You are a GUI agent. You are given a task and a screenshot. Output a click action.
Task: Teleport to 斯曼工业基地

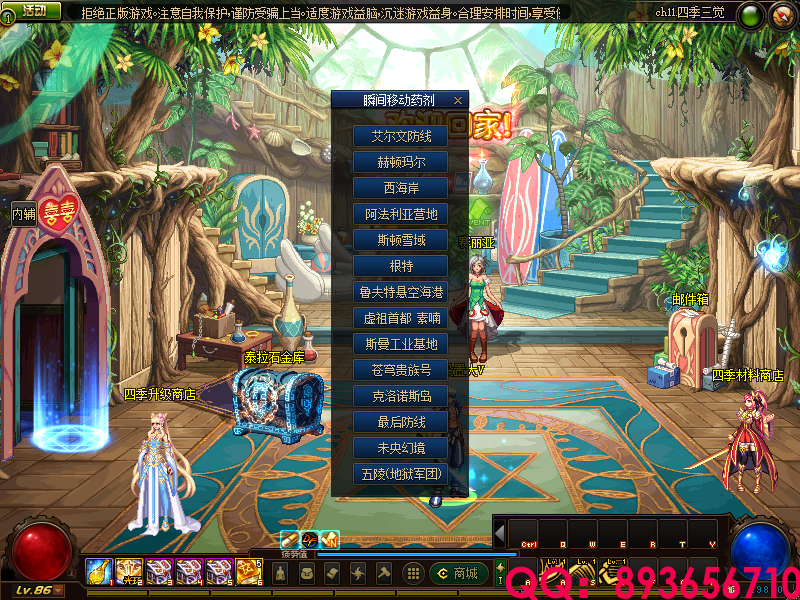point(400,343)
